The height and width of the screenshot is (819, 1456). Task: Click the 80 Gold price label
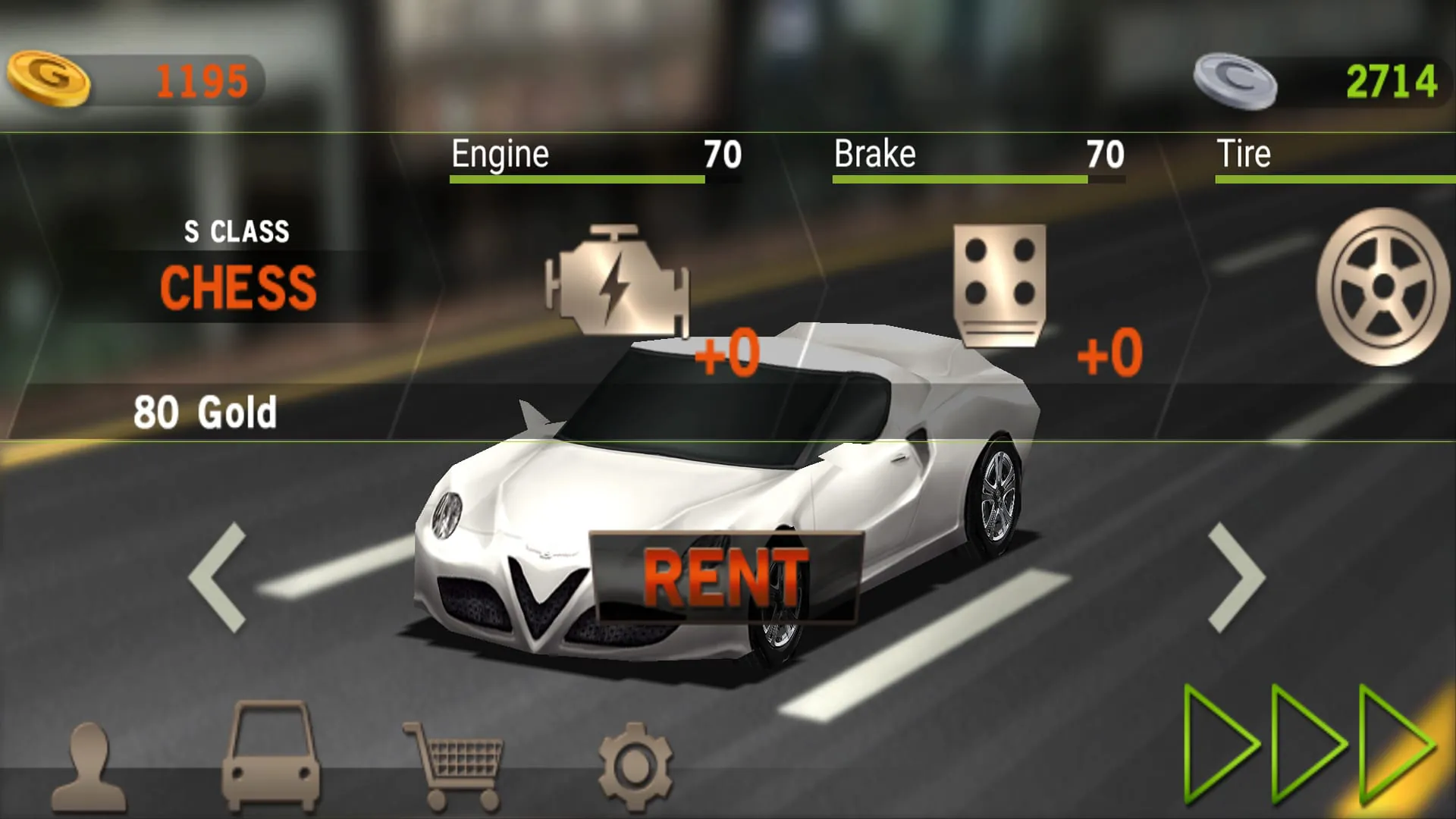[x=206, y=412]
